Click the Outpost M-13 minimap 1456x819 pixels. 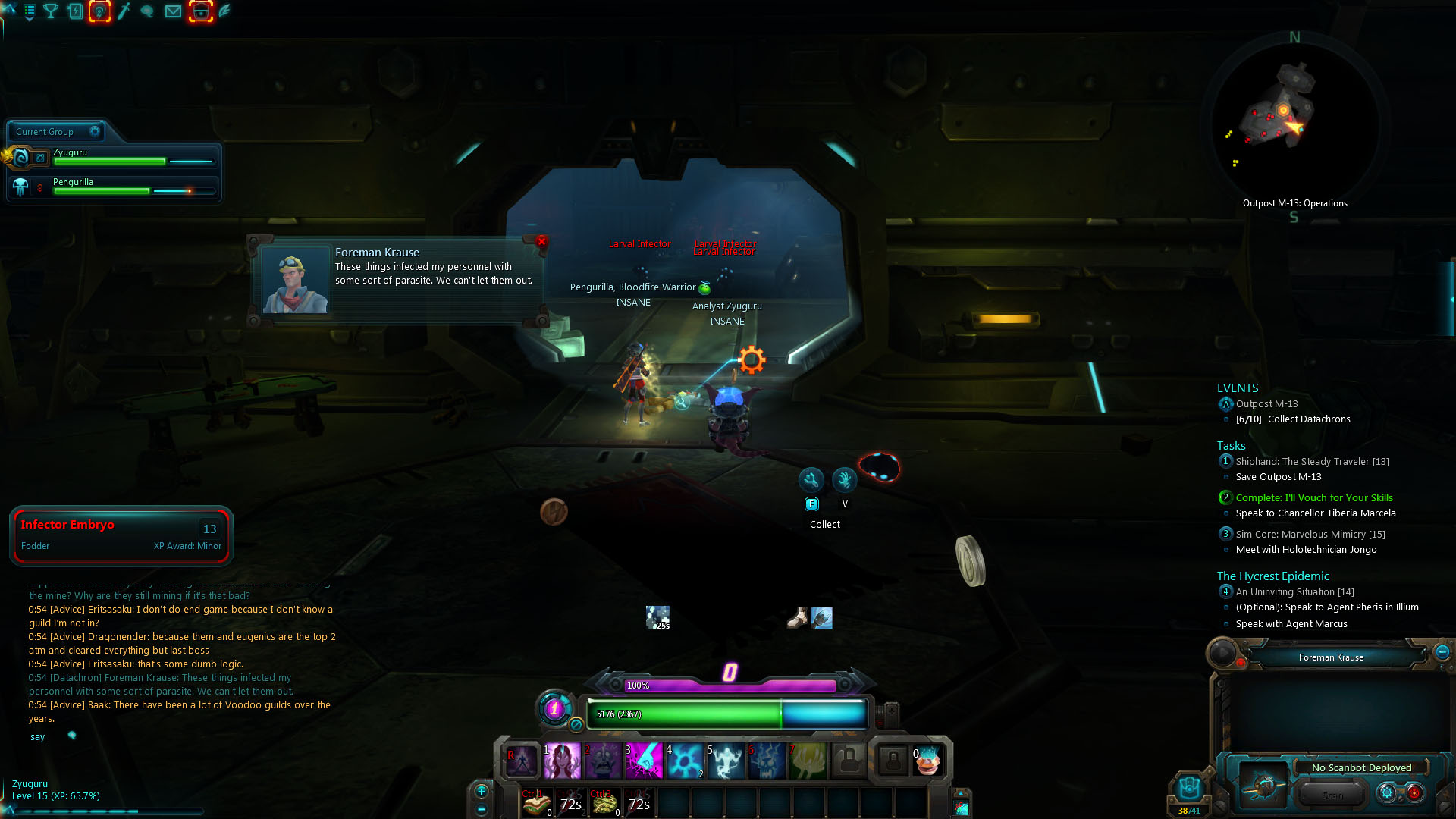point(1294,121)
